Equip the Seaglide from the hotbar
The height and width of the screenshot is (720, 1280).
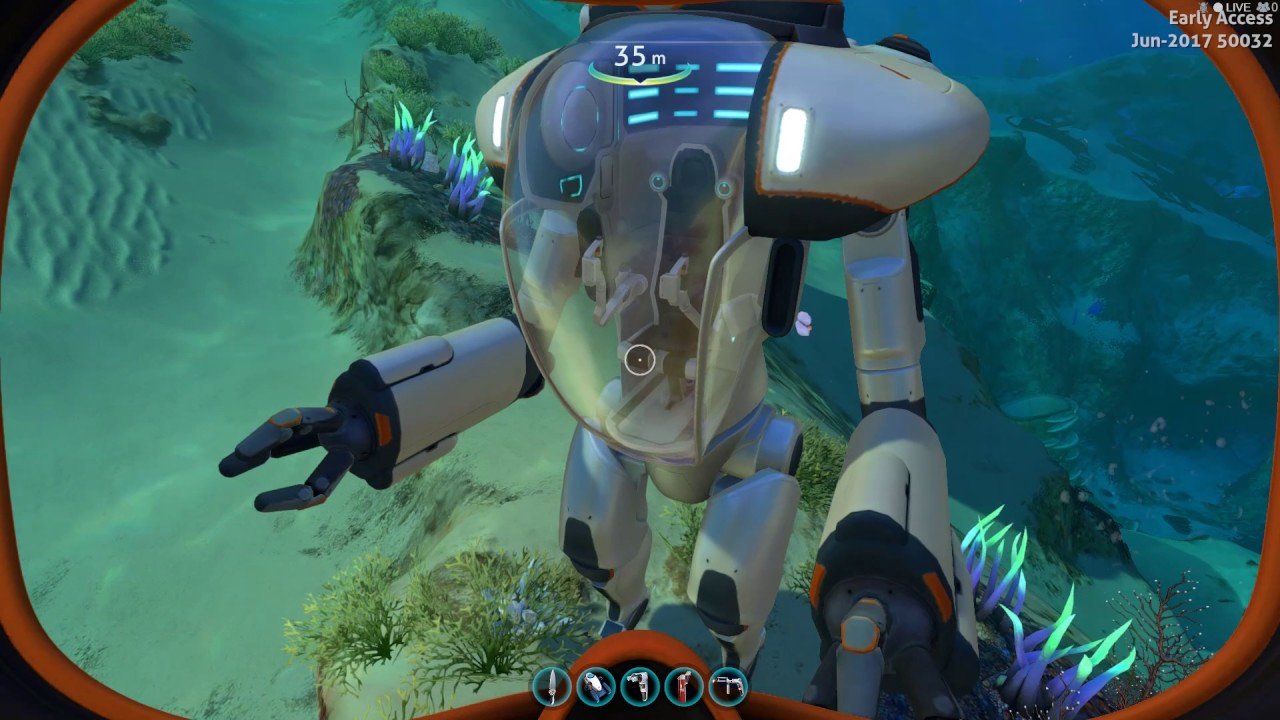pyautogui.click(x=595, y=687)
